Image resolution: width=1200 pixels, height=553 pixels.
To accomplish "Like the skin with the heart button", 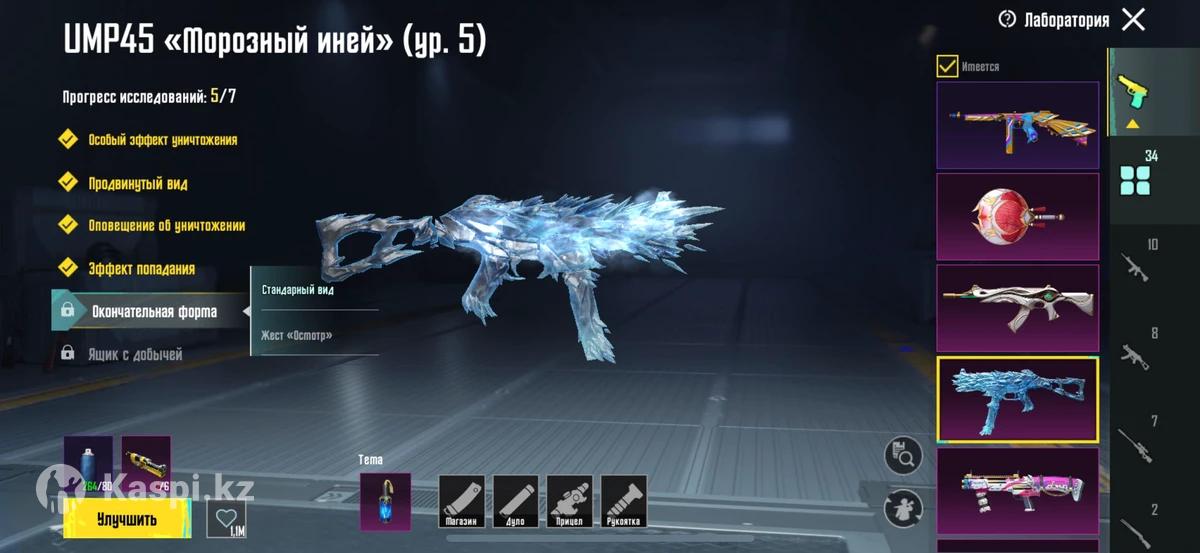I will pos(226,519).
